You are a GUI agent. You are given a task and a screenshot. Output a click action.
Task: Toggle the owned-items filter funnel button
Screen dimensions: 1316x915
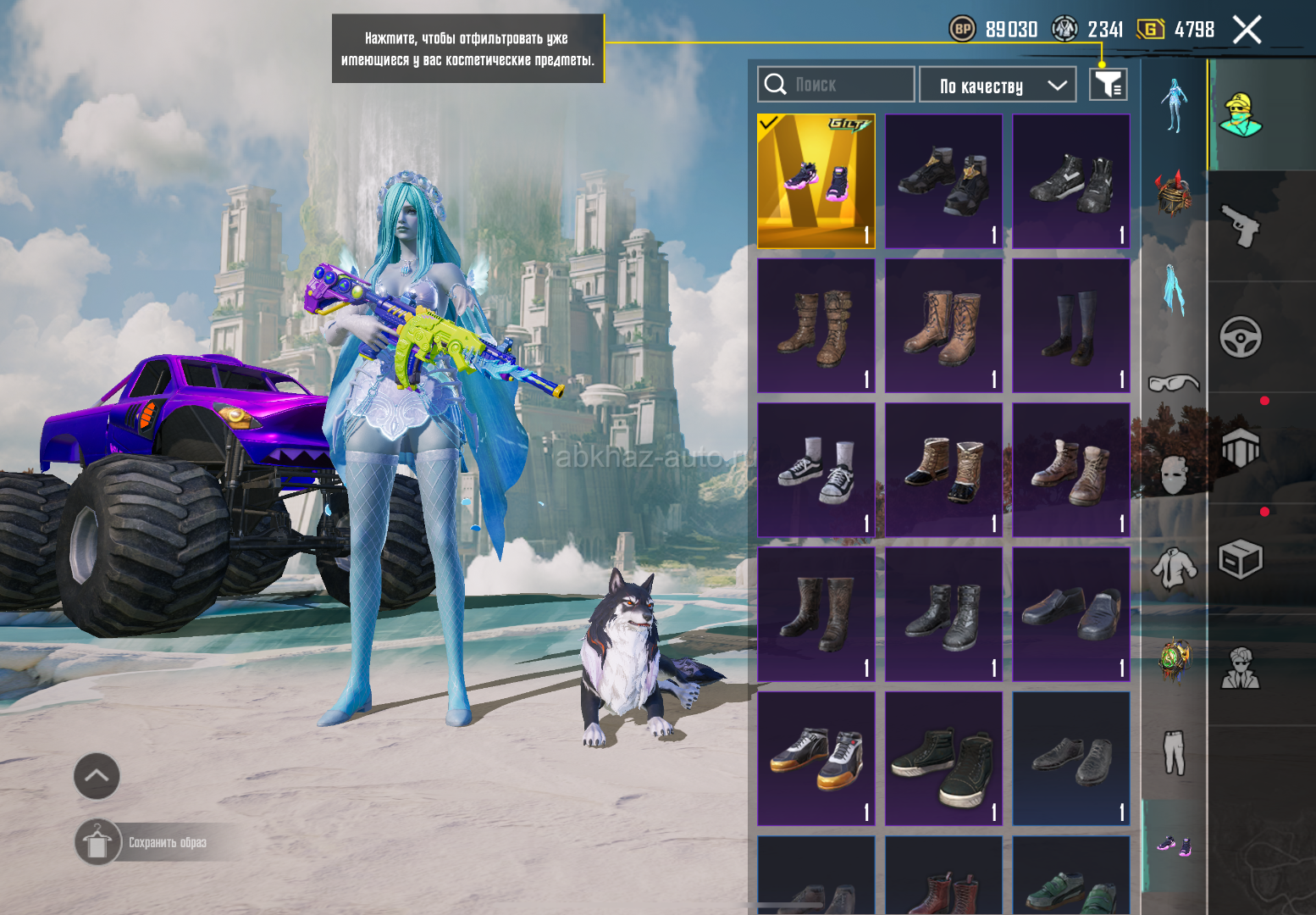coord(1108,85)
